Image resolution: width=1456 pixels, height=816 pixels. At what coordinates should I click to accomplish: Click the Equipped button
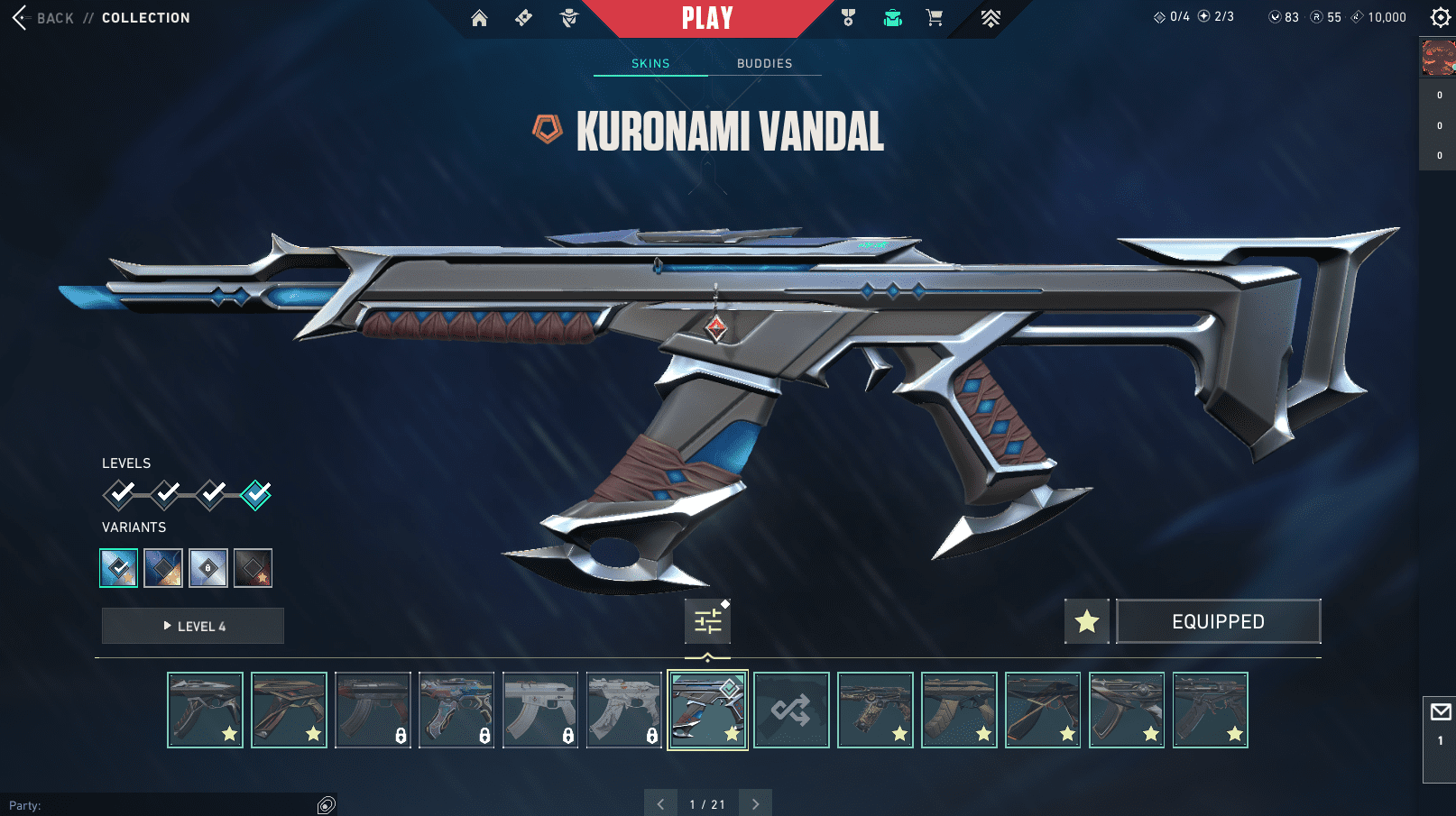(1218, 621)
